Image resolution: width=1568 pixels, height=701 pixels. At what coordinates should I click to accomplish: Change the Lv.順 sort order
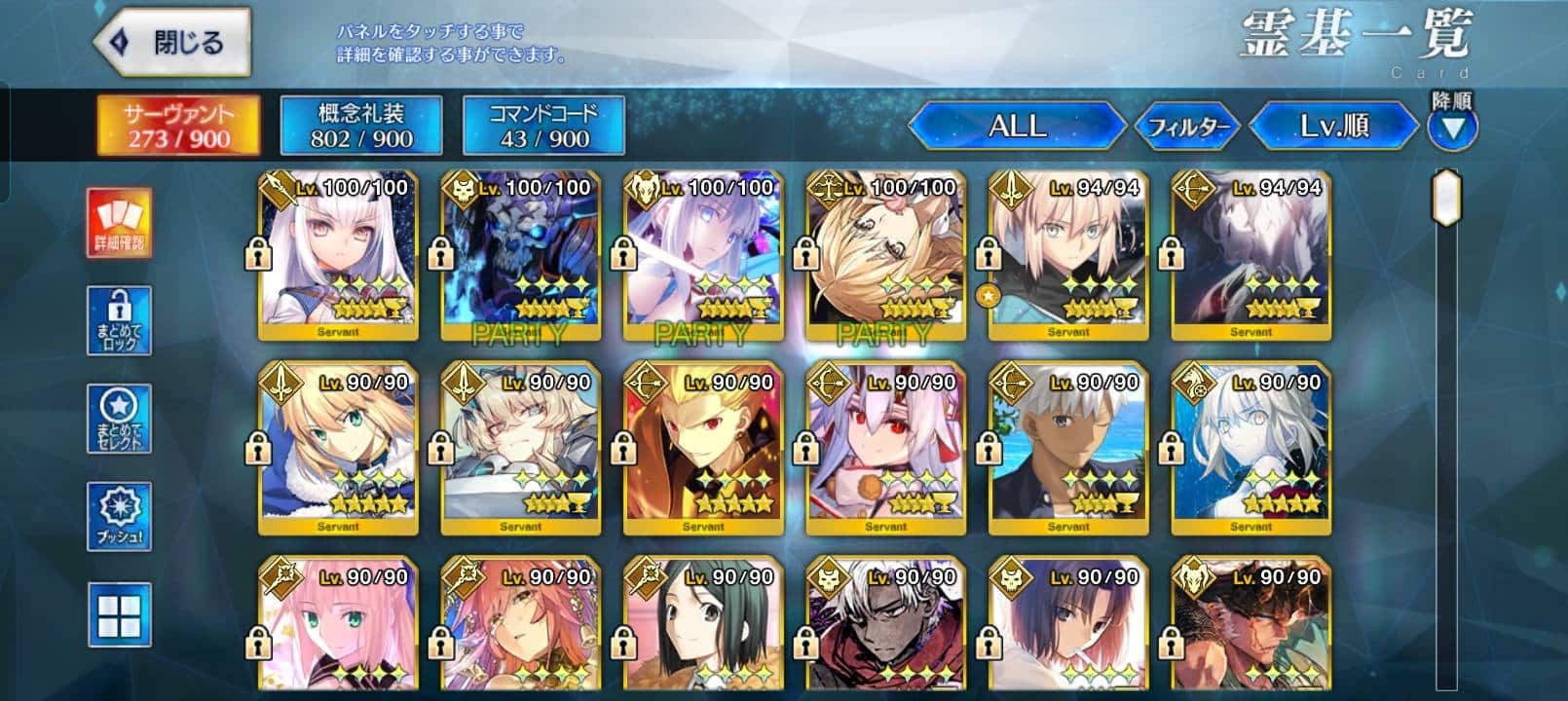coord(1333,126)
